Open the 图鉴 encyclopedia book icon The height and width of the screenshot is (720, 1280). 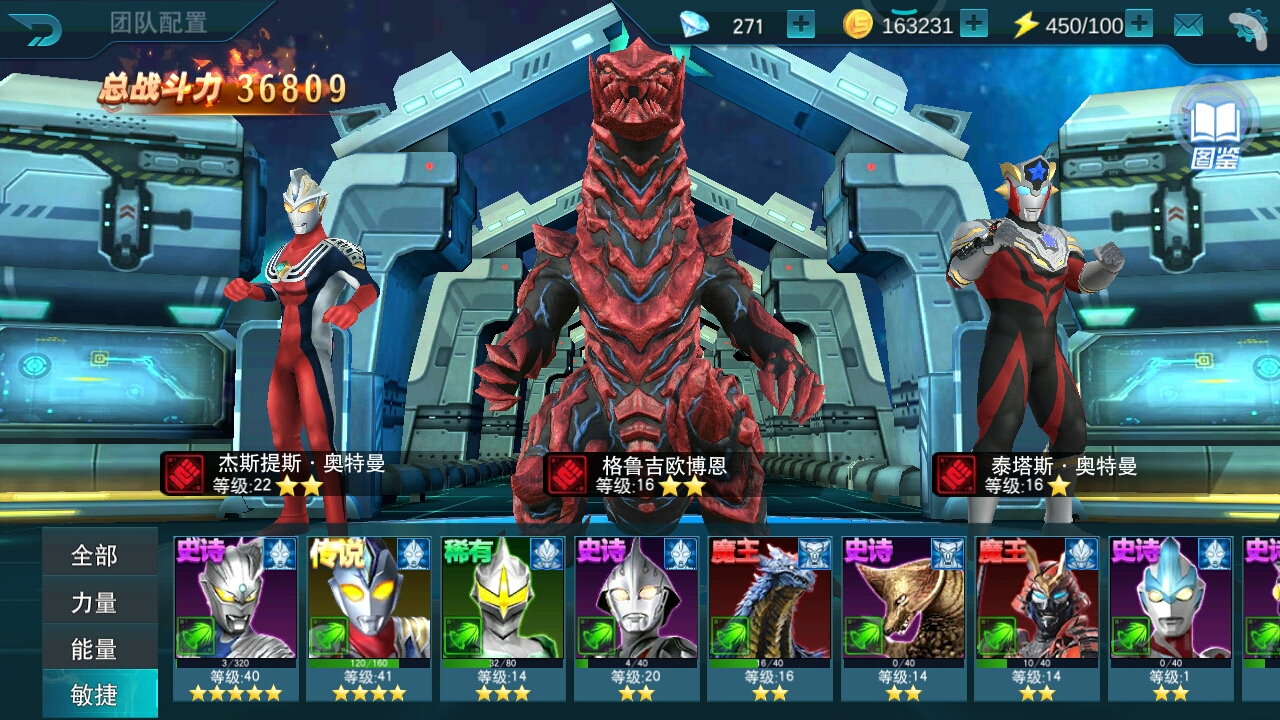click(1213, 126)
